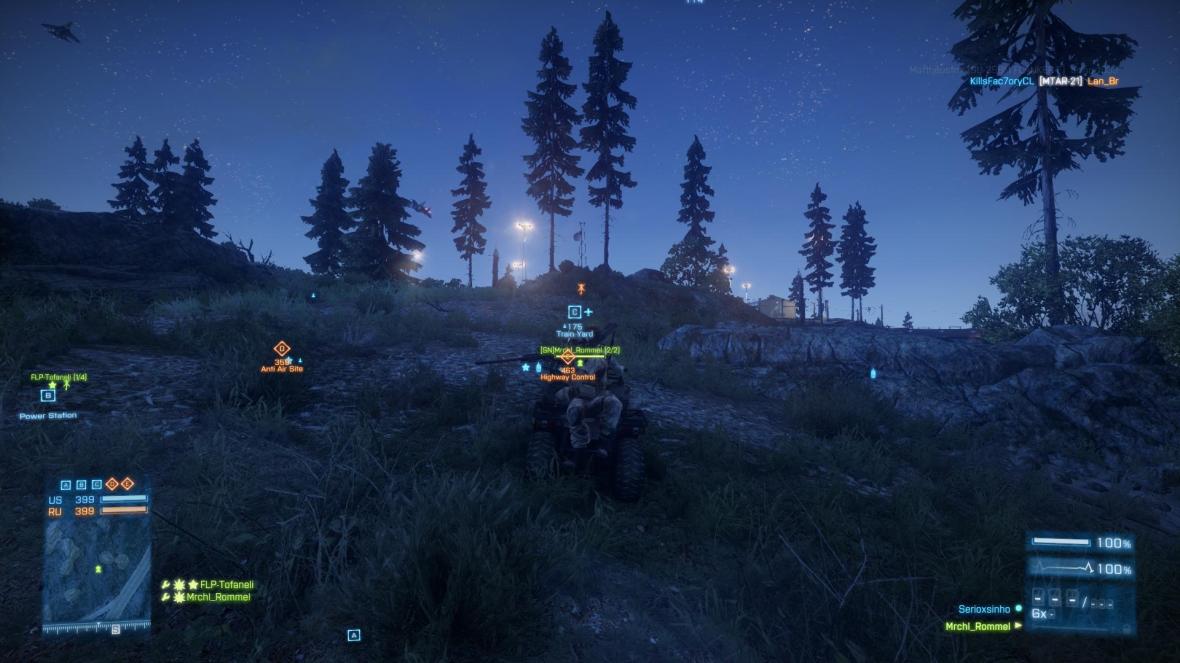Click the Train Yard objective marker
1180x663 pixels.
point(575,313)
